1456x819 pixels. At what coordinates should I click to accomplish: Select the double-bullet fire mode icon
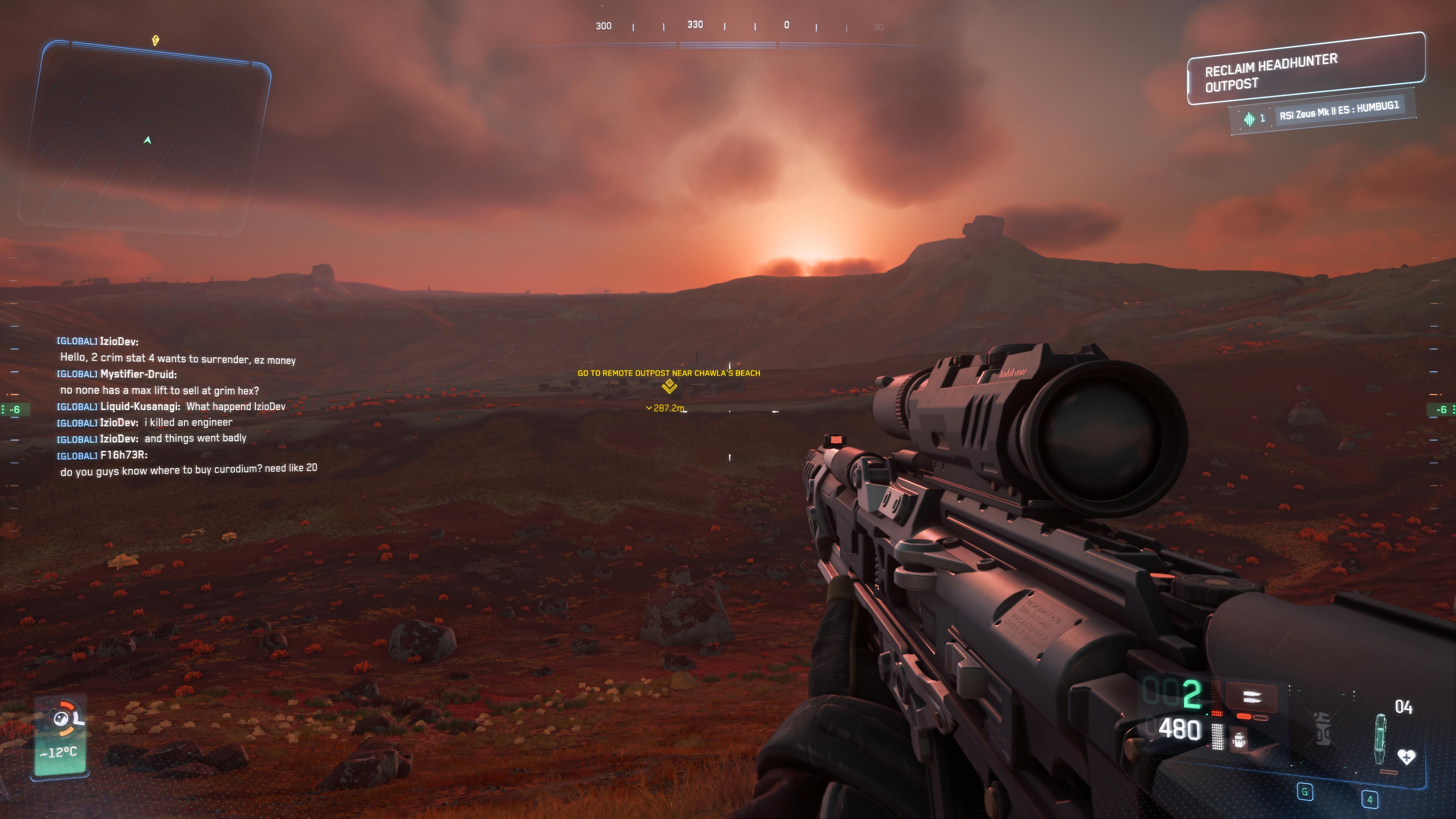[x=1252, y=697]
